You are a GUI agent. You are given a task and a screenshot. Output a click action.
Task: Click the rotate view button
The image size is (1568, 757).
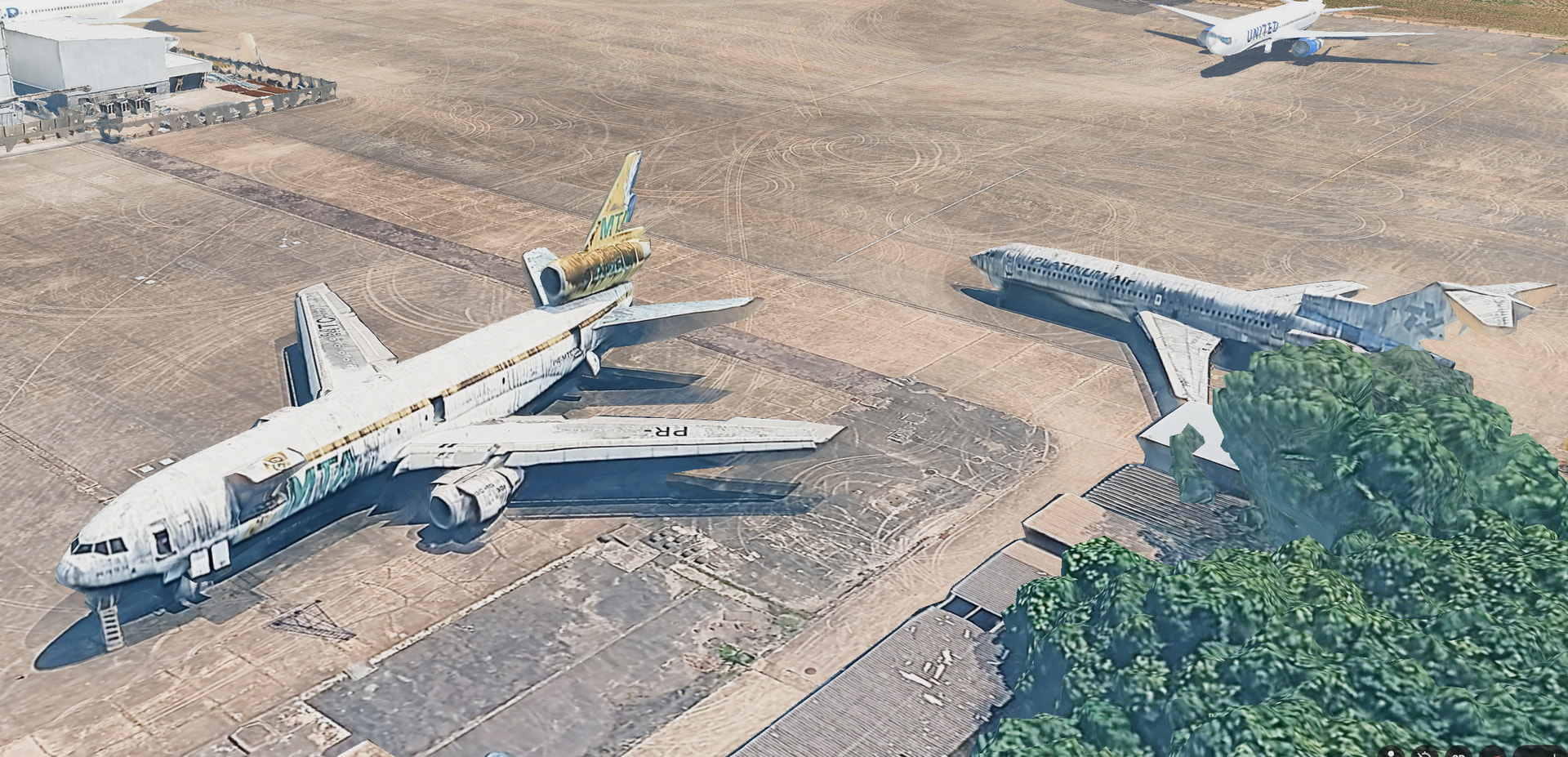tap(1425, 752)
